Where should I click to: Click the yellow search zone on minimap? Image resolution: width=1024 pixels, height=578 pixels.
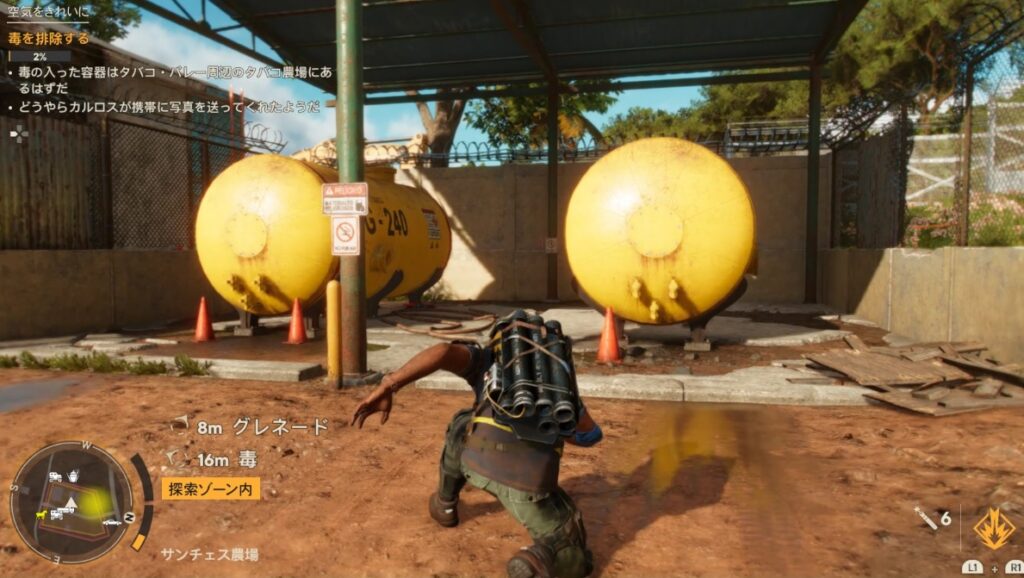click(92, 504)
